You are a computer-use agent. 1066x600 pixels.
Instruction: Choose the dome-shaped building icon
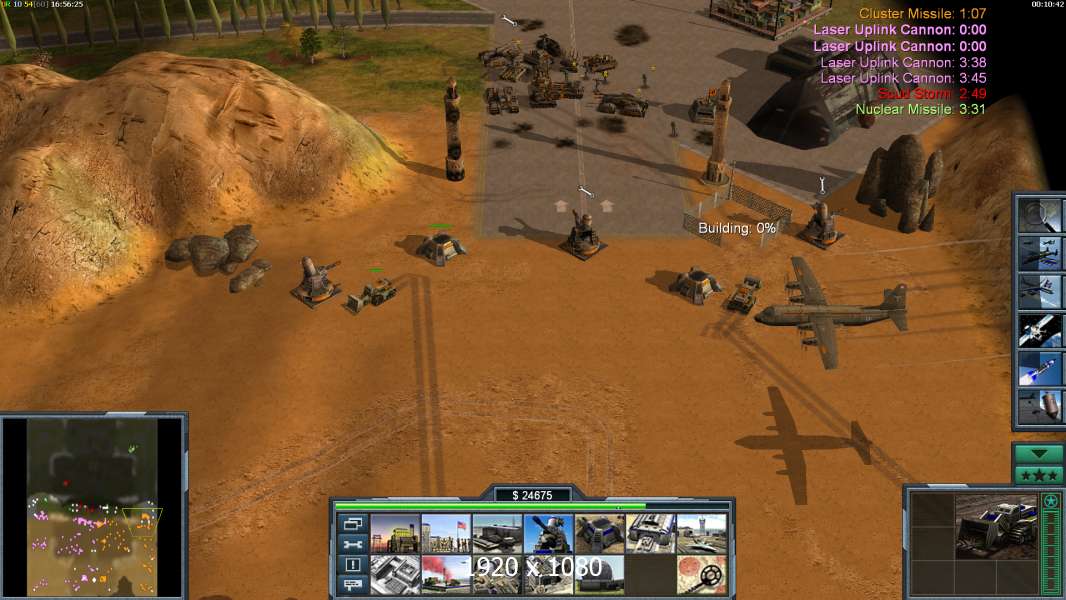click(599, 575)
